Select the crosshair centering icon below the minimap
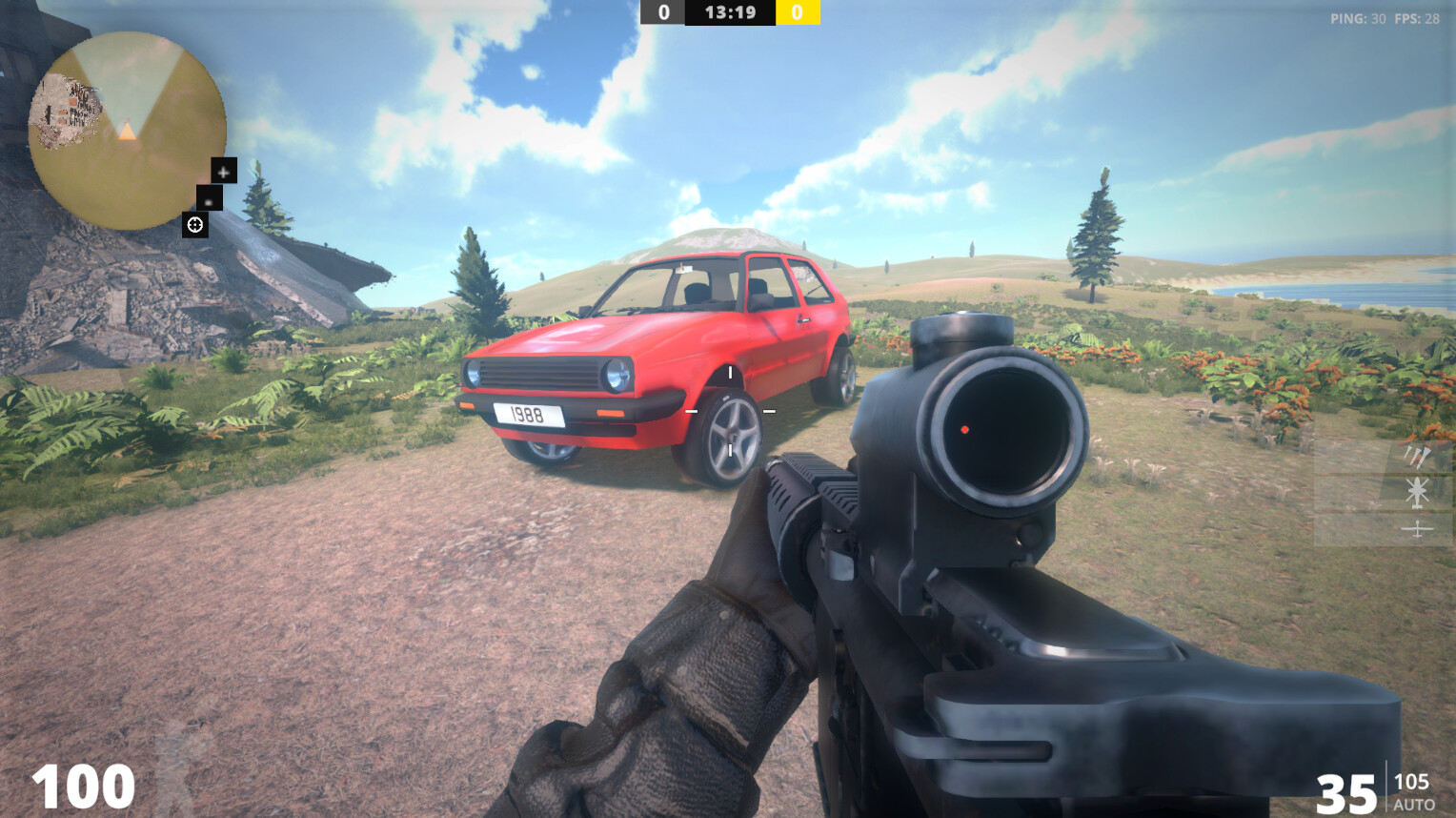1456x818 pixels. click(194, 225)
